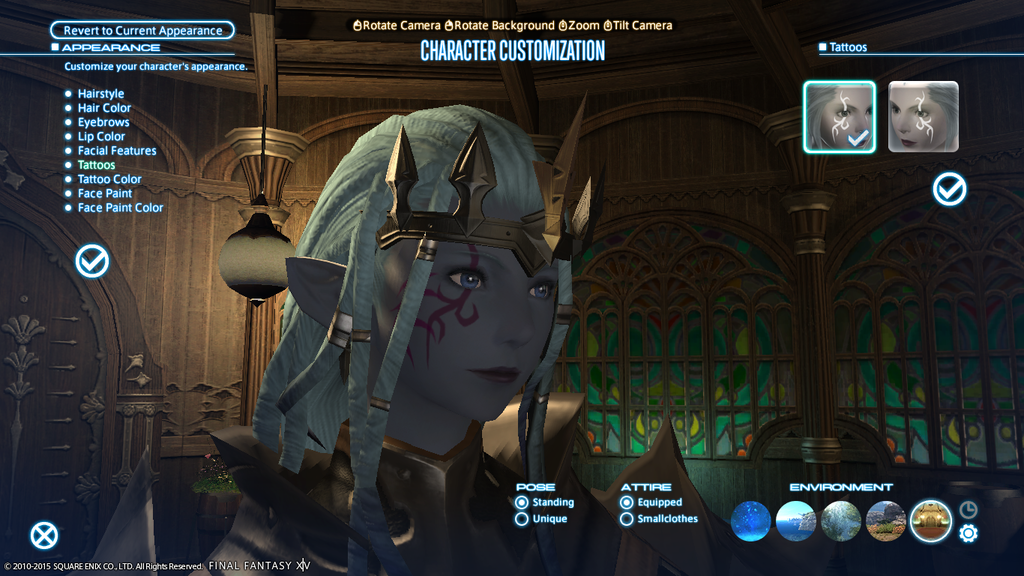Open the Hairstyle option
The width and height of the screenshot is (1024, 576).
click(101, 94)
